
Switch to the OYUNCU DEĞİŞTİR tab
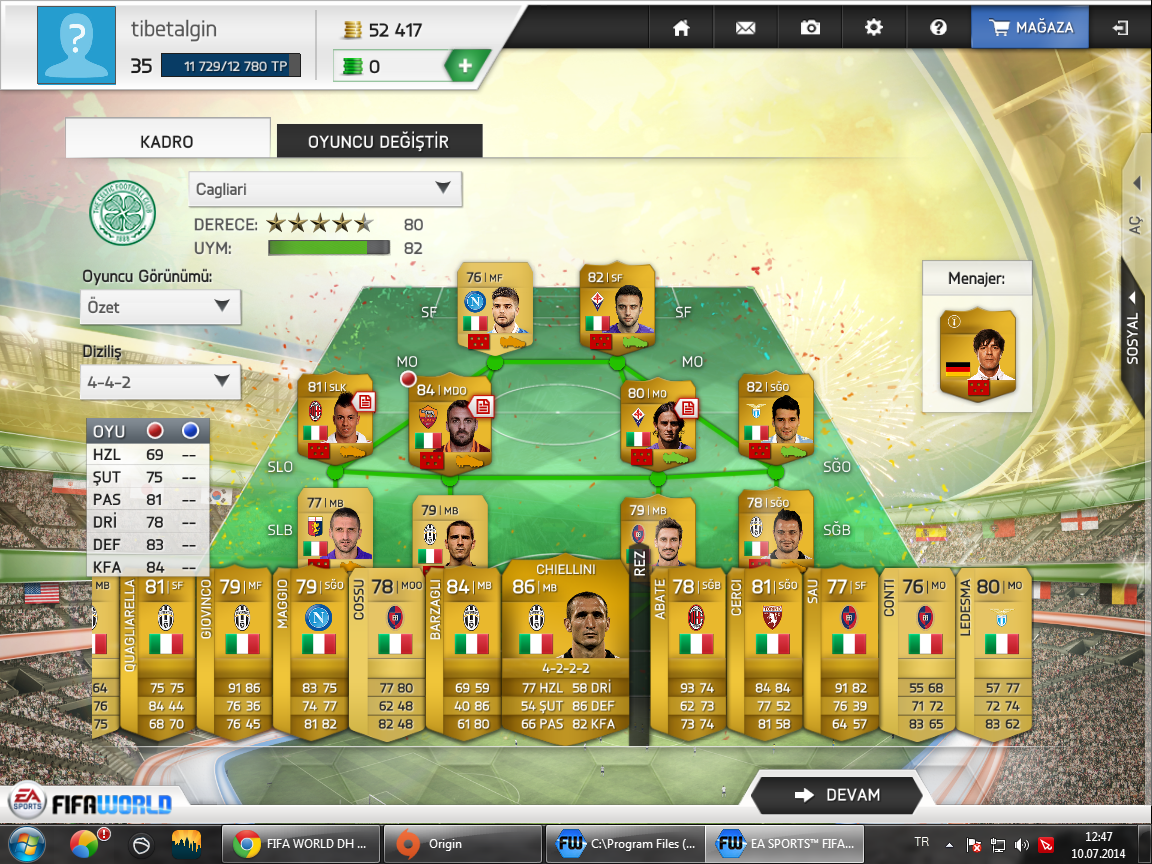coord(379,142)
